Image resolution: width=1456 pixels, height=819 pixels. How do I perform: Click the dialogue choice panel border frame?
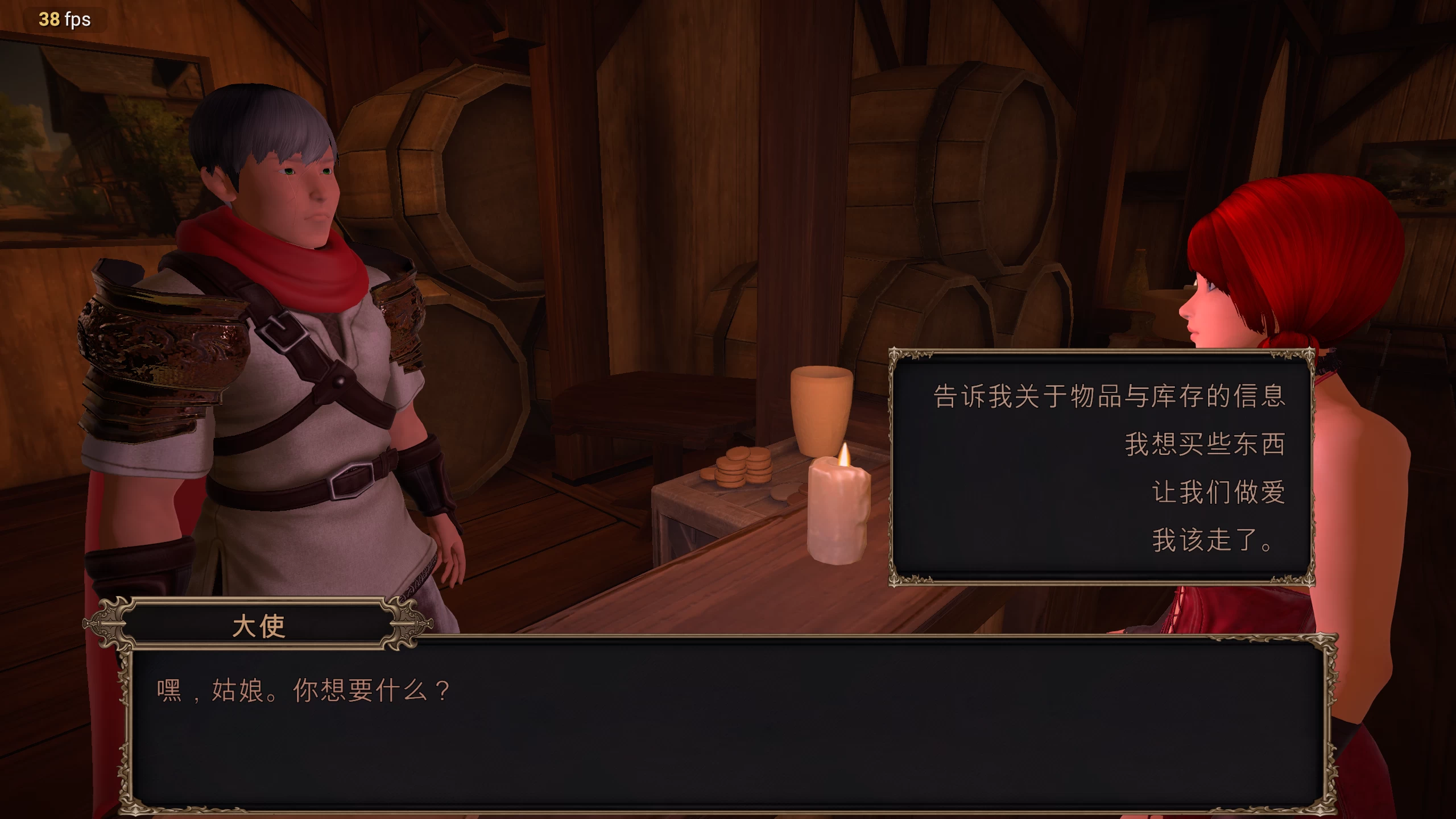896,483
